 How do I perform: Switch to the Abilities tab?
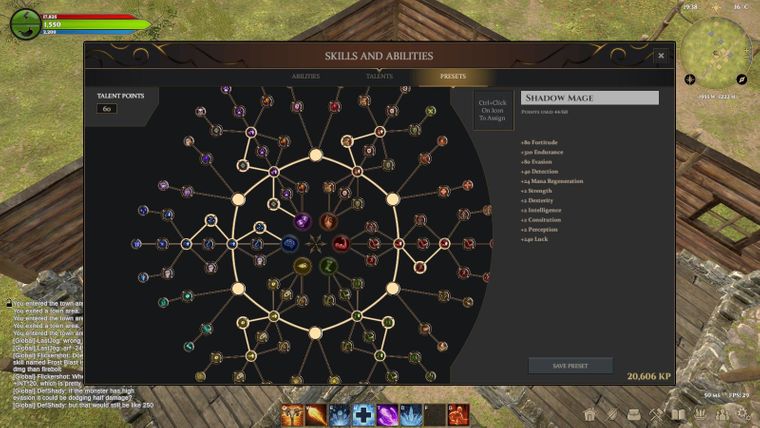[306, 76]
